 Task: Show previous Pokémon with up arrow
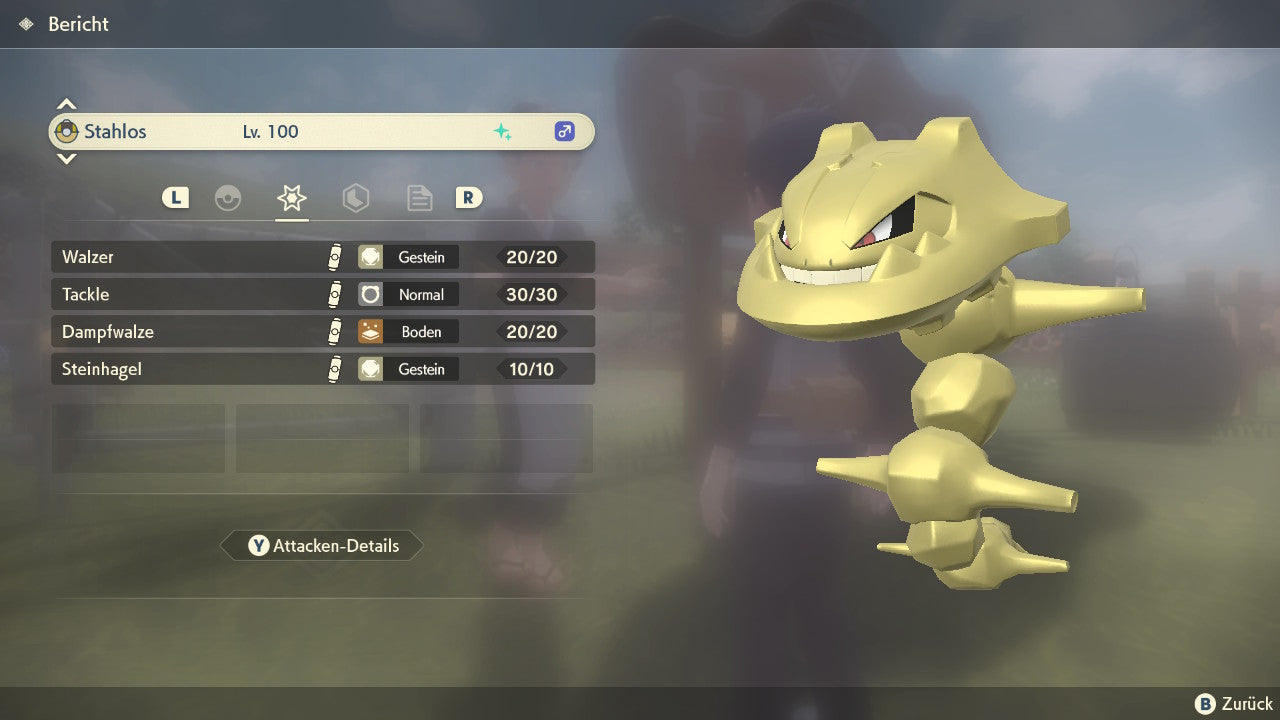click(x=66, y=104)
